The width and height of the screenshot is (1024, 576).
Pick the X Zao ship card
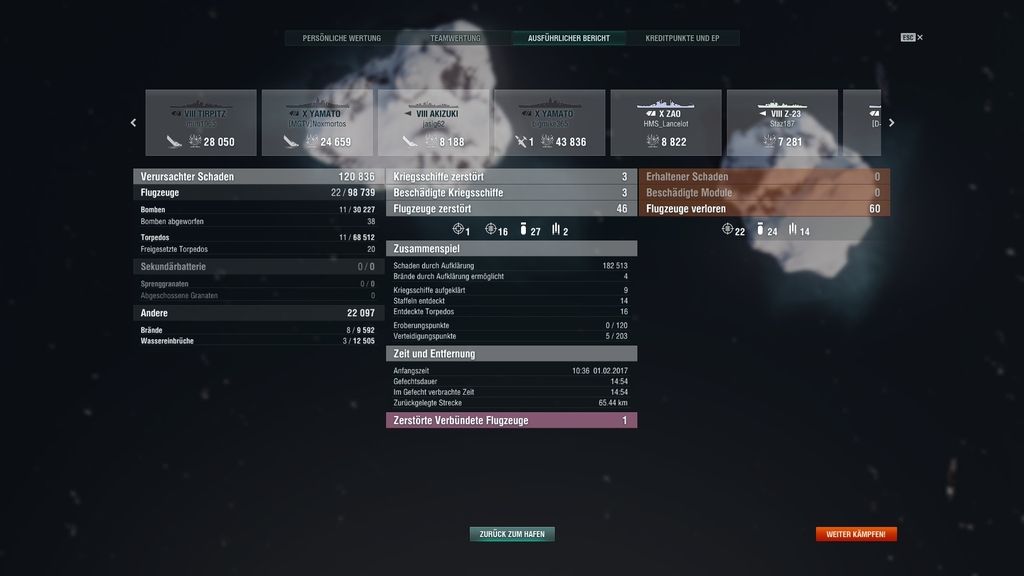coord(665,123)
